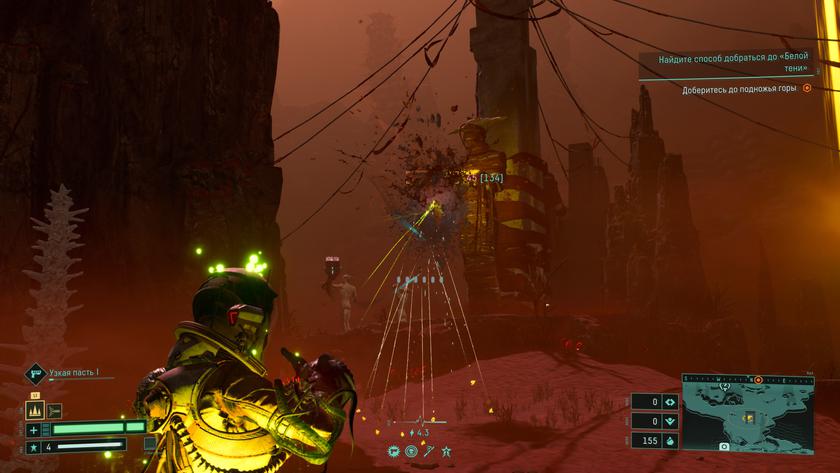Viewport: 840px width, 473px height.
Task: Click the spiky gun buff icon
Action: point(393,451)
